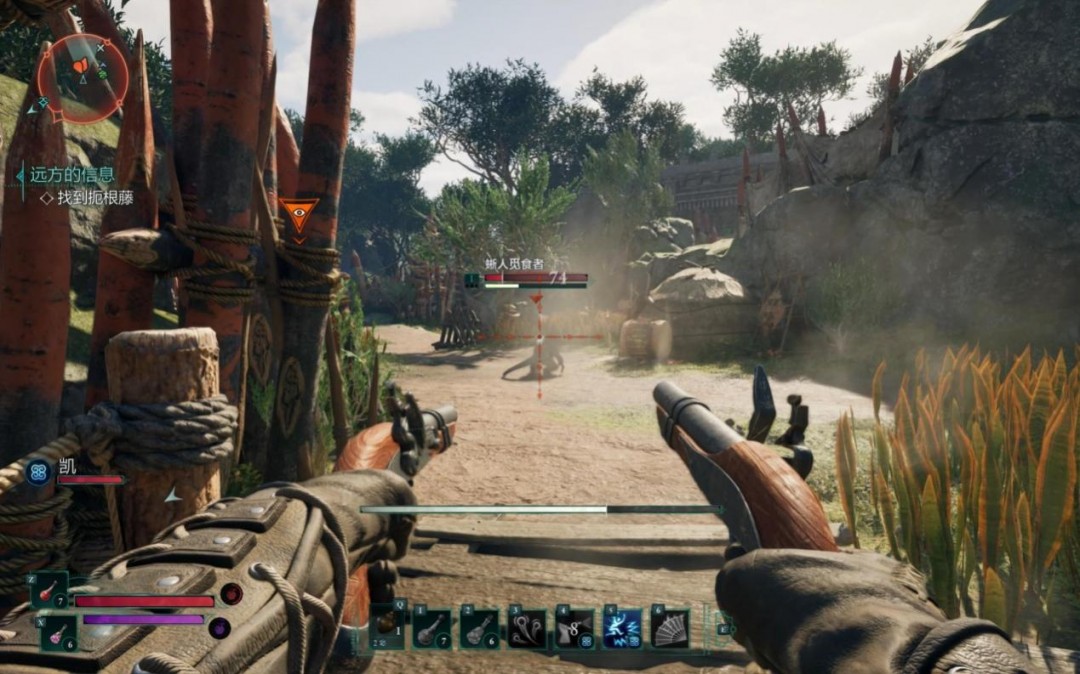Activate the glowing blue running-figure ability

[x=622, y=628]
